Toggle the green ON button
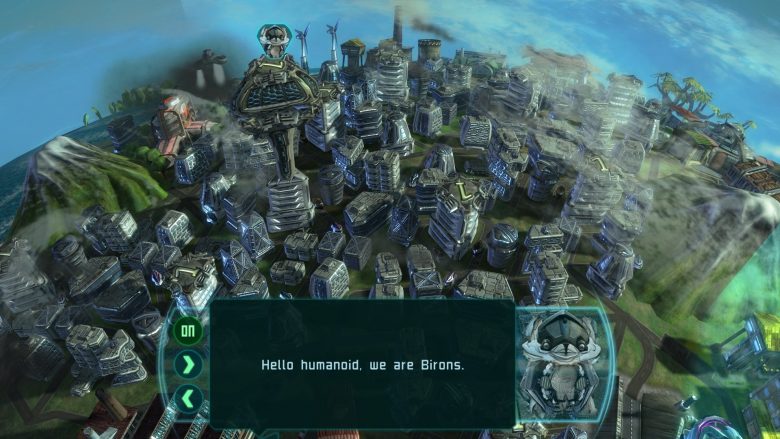The image size is (780, 439). click(x=188, y=329)
